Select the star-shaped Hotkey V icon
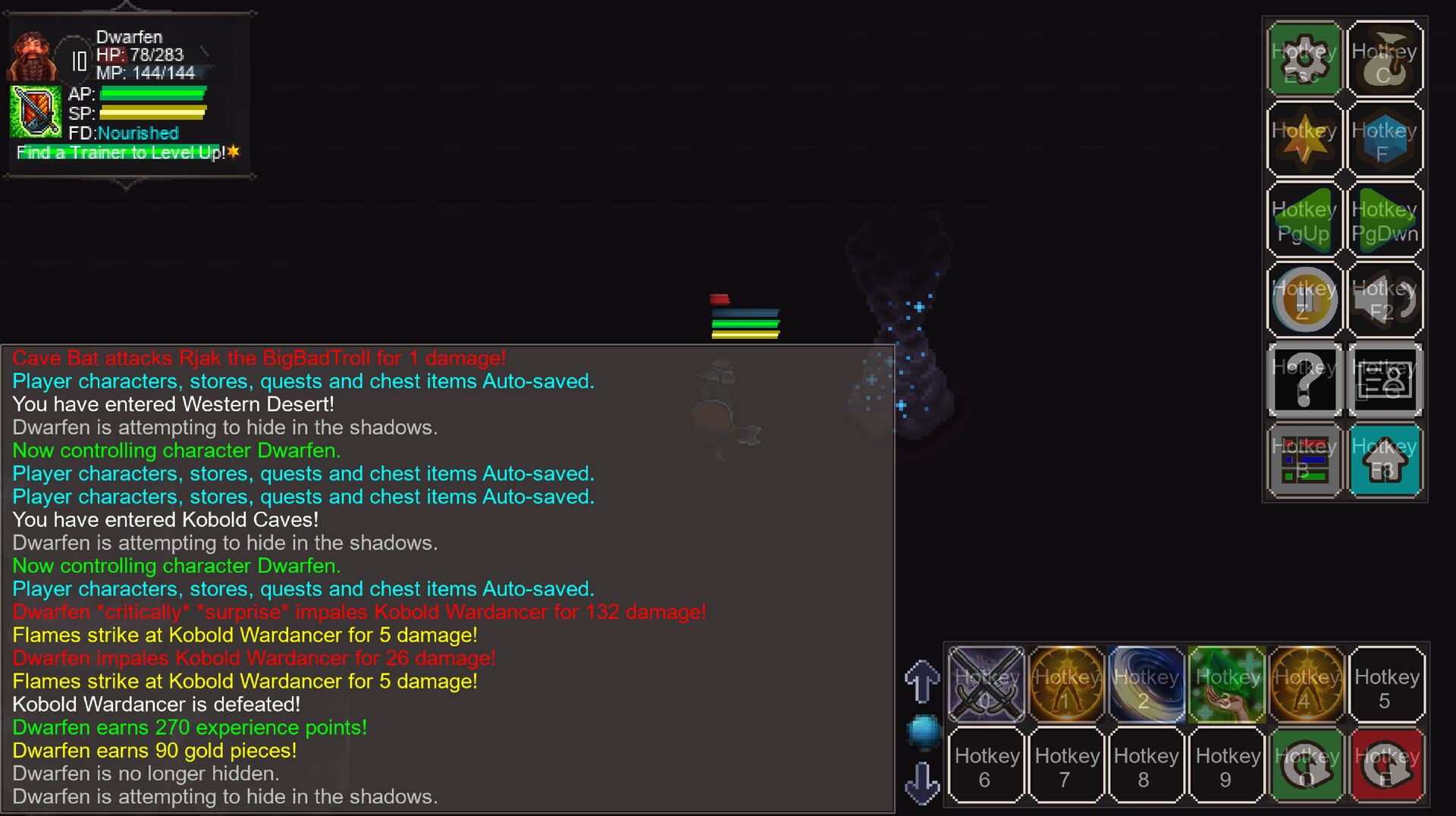 [x=1304, y=140]
